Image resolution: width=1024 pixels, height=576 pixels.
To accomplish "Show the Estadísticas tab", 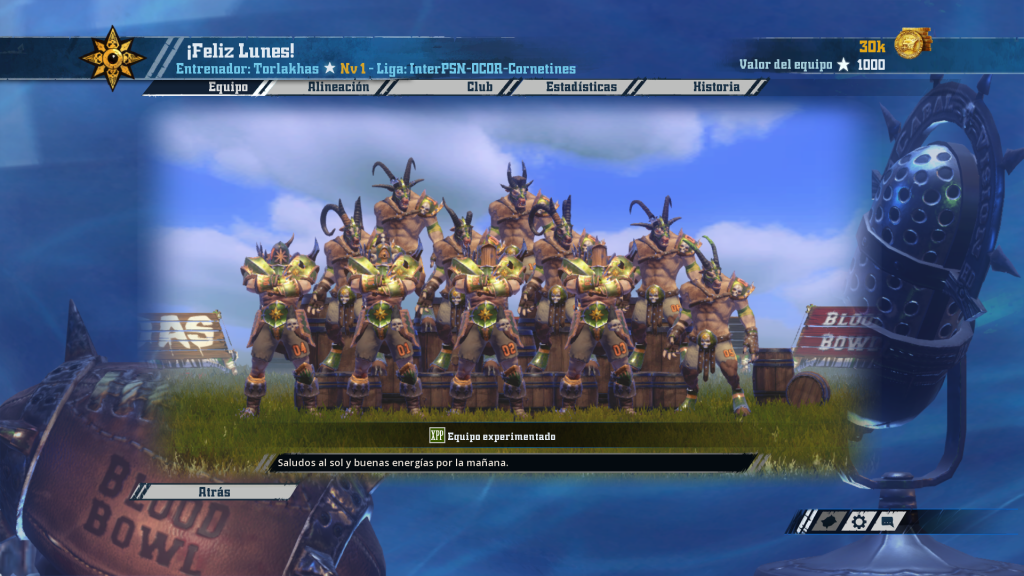I will [x=581, y=87].
